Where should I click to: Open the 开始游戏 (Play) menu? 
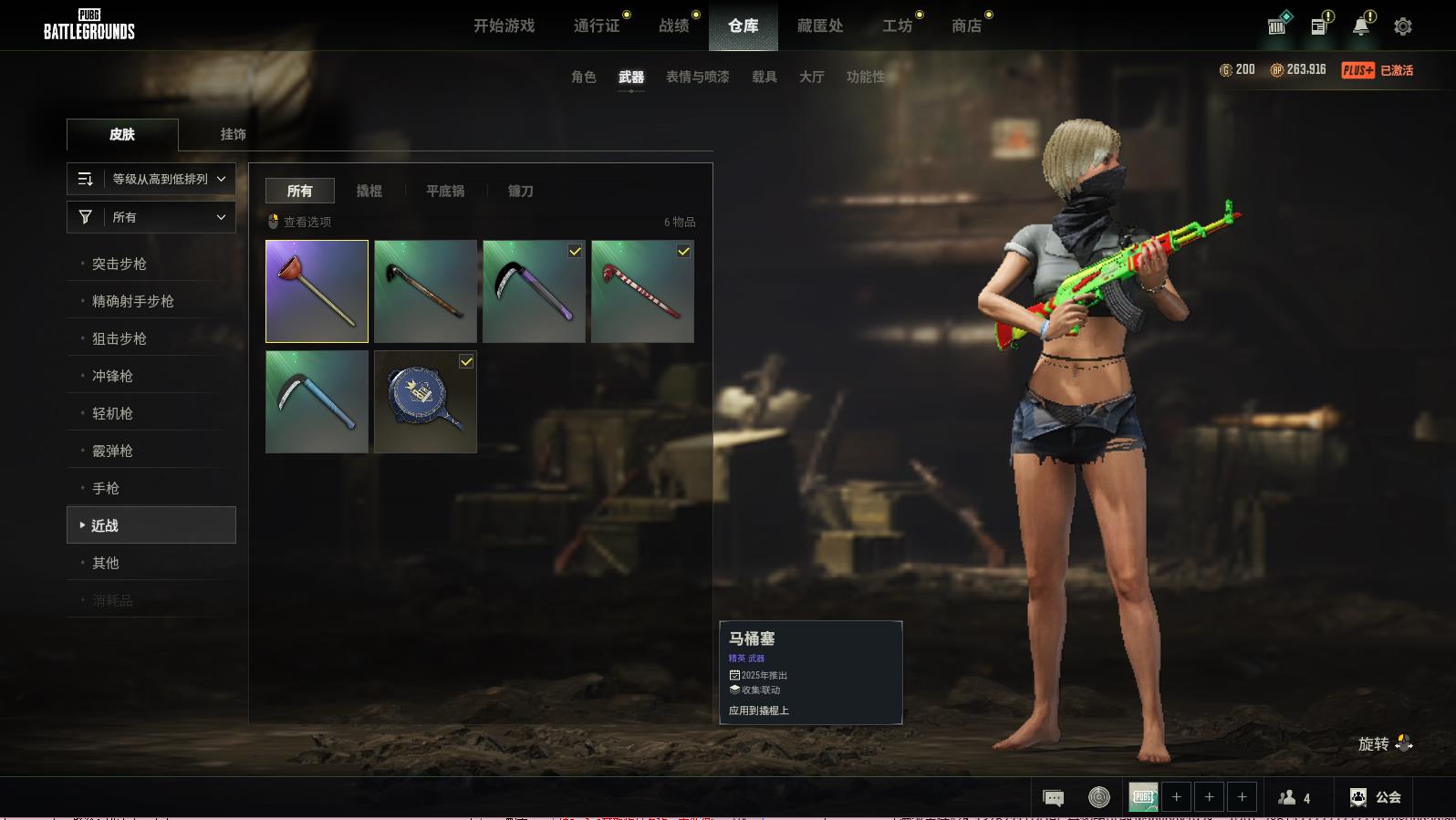(504, 26)
